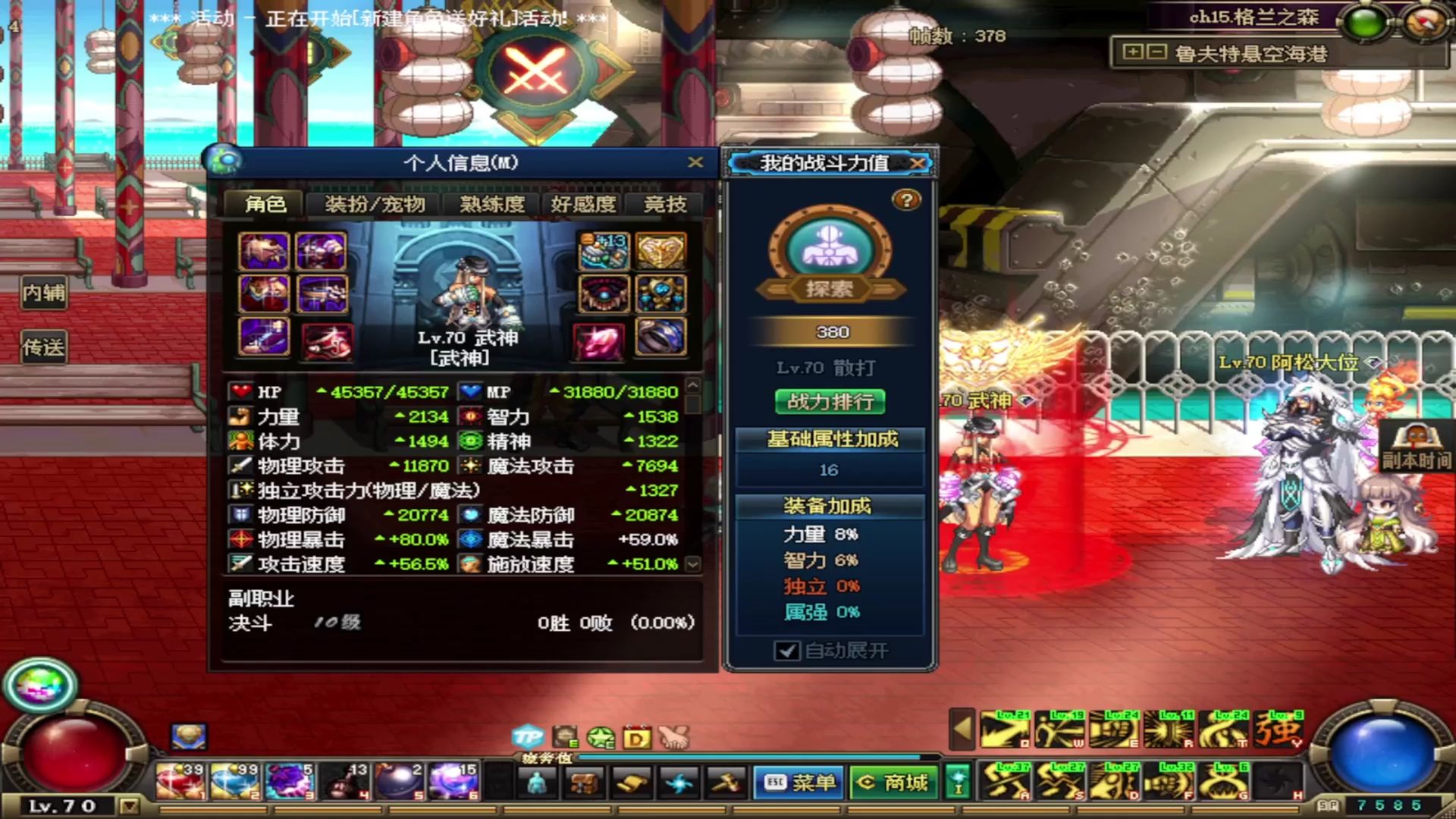Uncheck the 自动展开 checkbox
1456x819 pixels.
786,650
